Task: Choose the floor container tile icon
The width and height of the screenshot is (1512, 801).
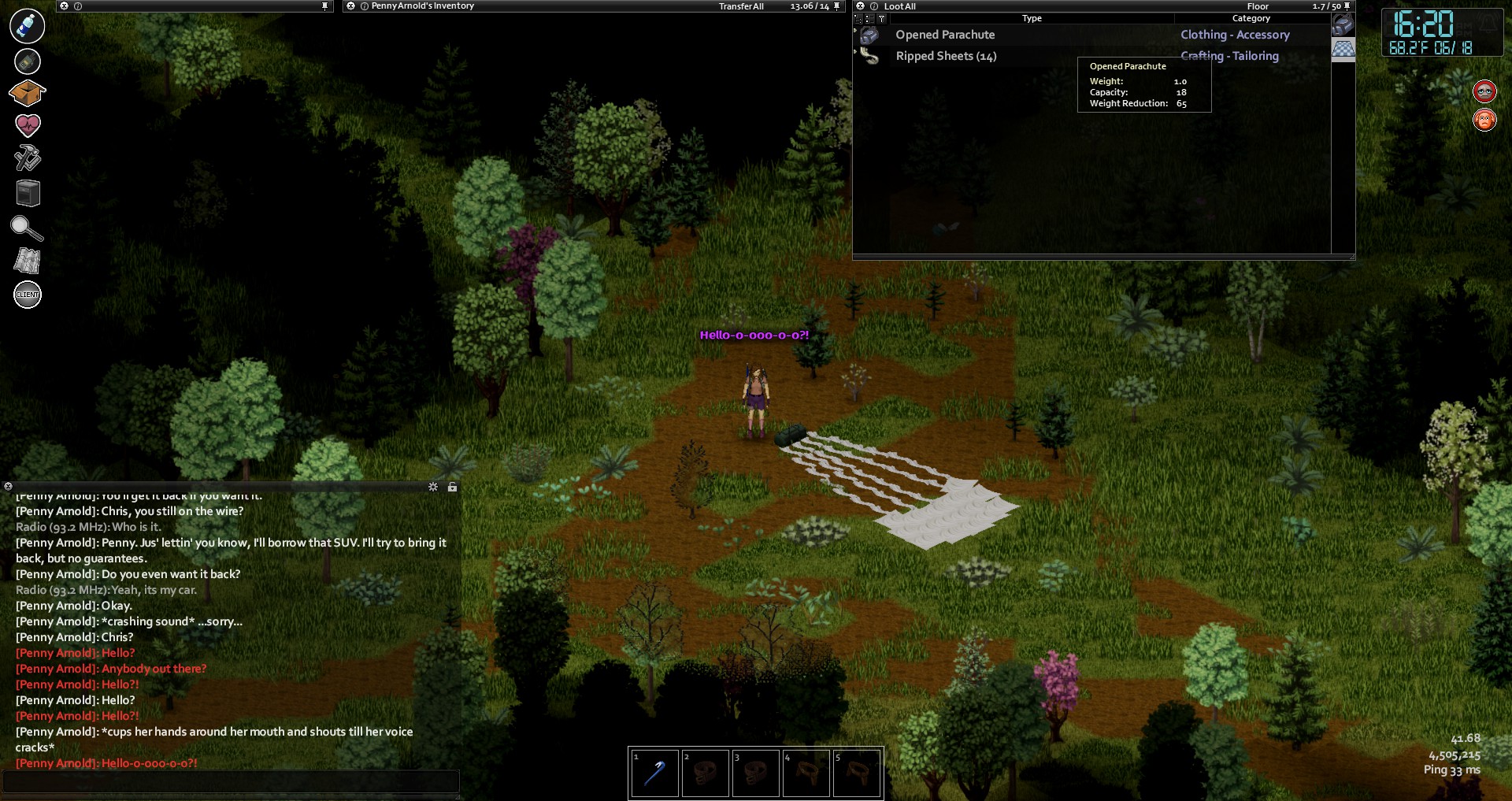Action: point(1343,48)
